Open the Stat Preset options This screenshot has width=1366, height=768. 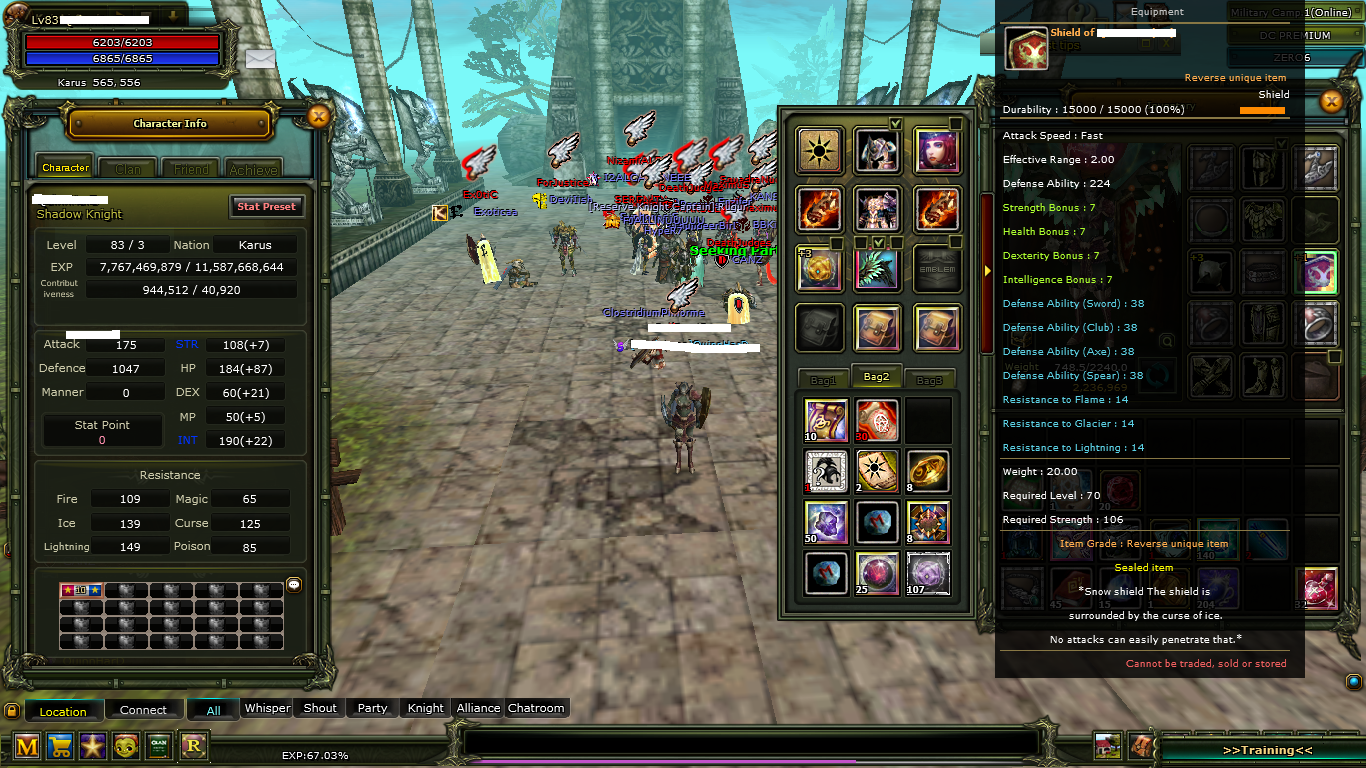click(266, 207)
